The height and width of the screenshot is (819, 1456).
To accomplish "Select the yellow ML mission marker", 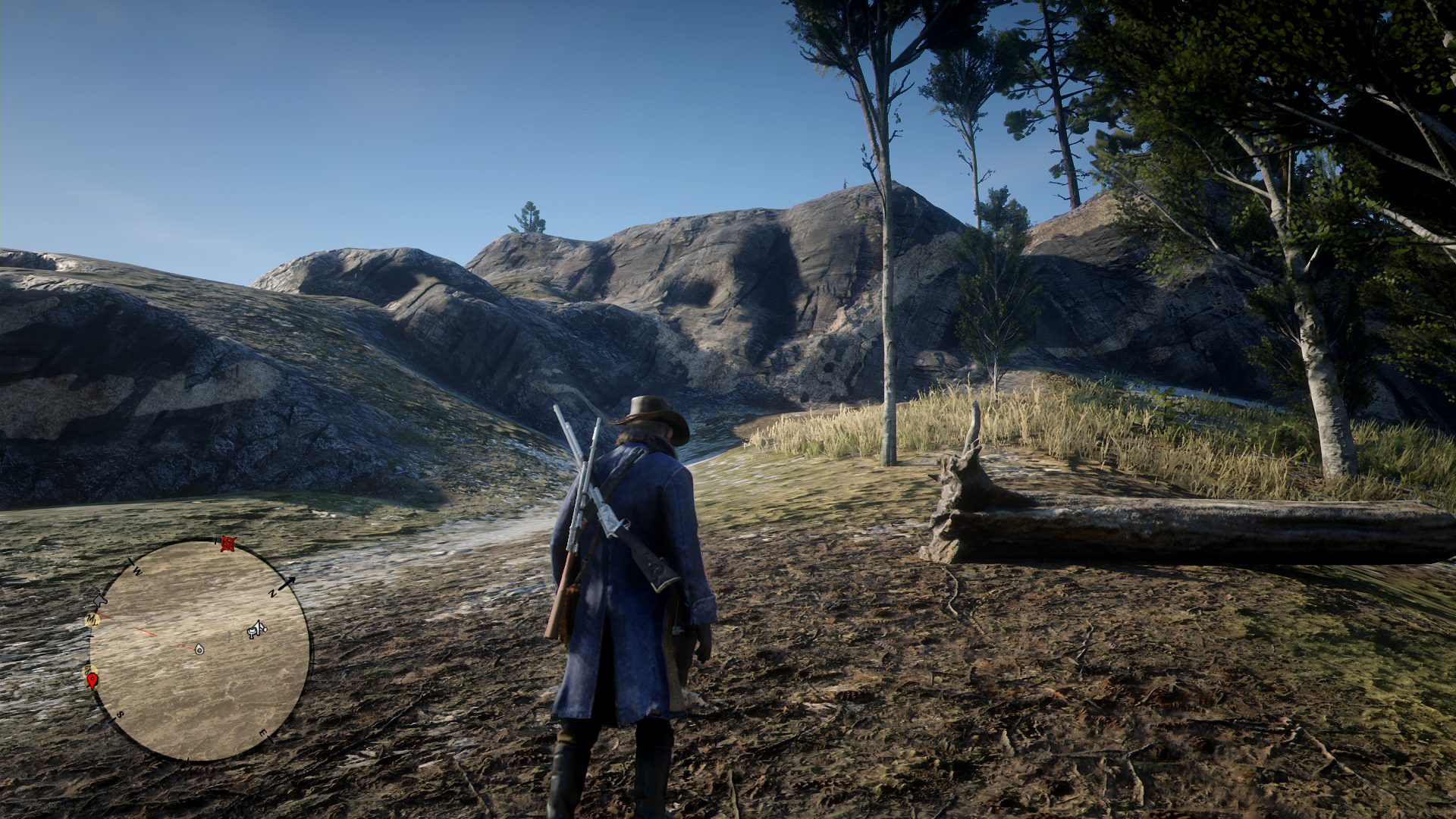I will tap(93, 620).
